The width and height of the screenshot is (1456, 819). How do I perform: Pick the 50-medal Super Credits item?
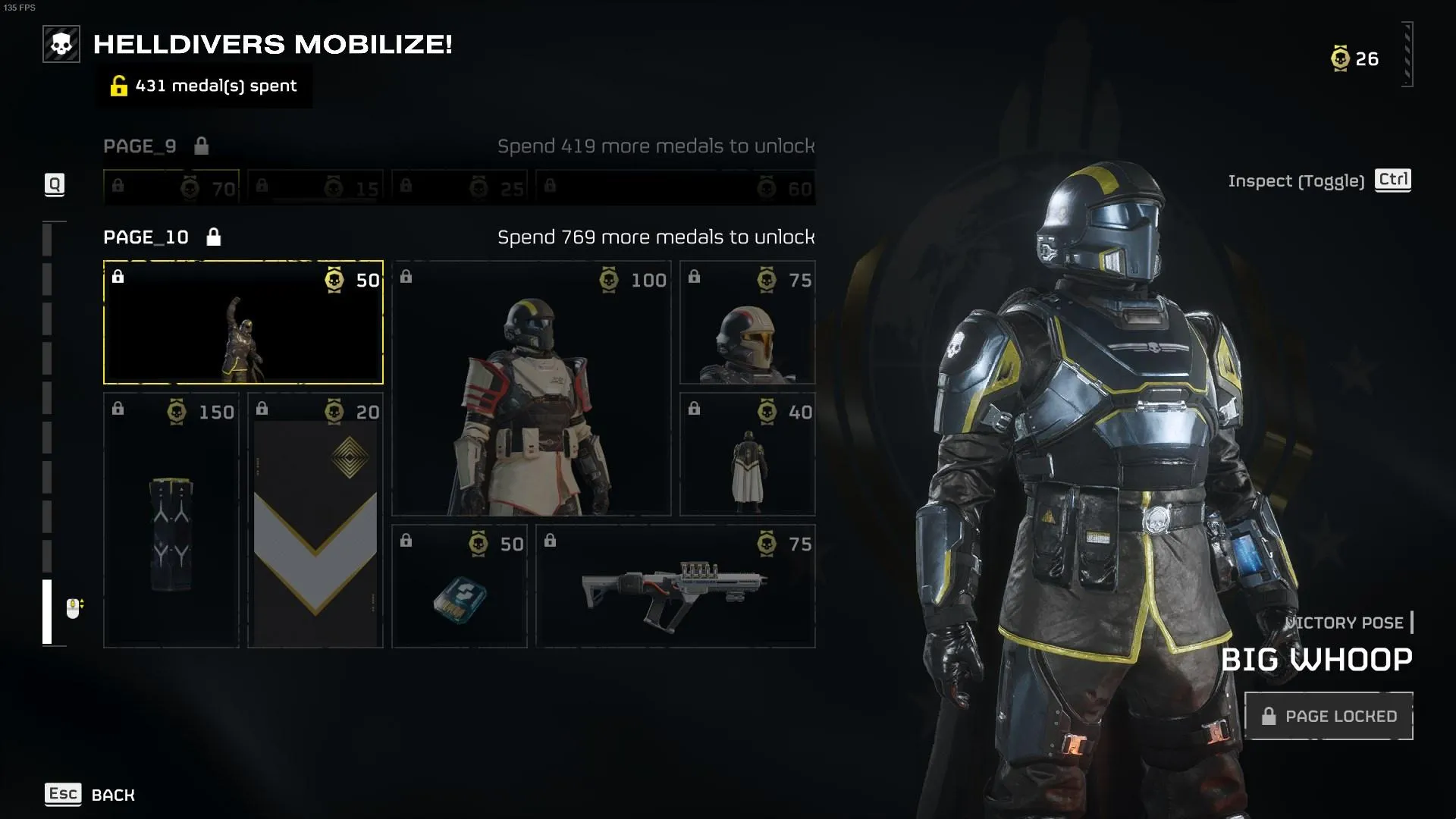[460, 586]
